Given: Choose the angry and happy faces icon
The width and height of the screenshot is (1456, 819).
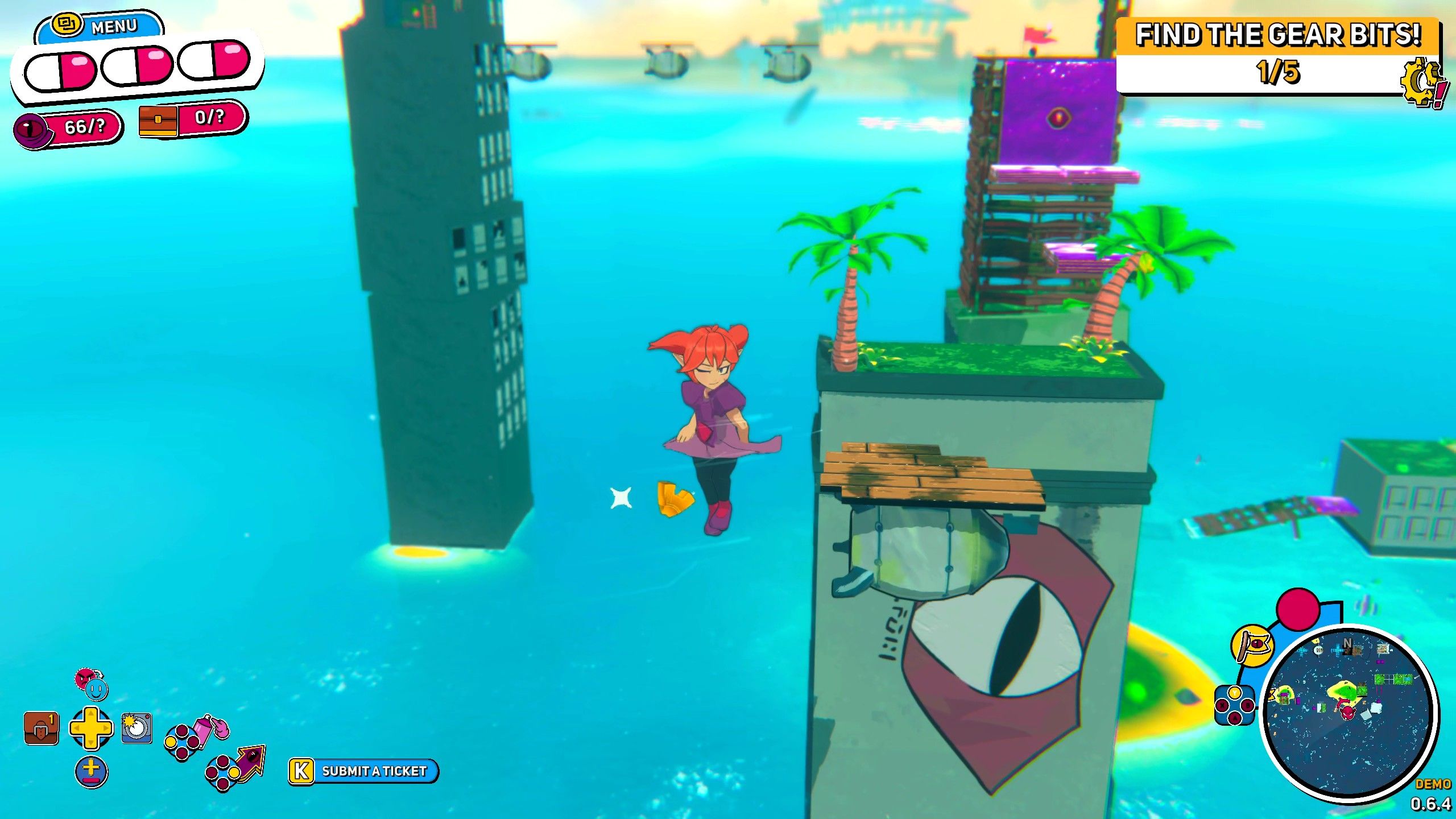Looking at the screenshot, I should coord(91,683).
